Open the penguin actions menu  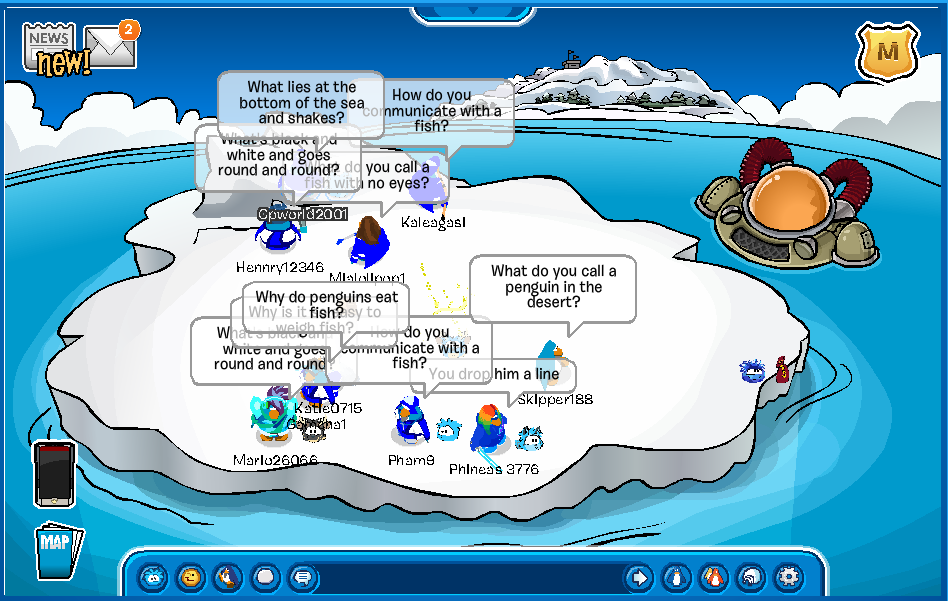click(228, 577)
